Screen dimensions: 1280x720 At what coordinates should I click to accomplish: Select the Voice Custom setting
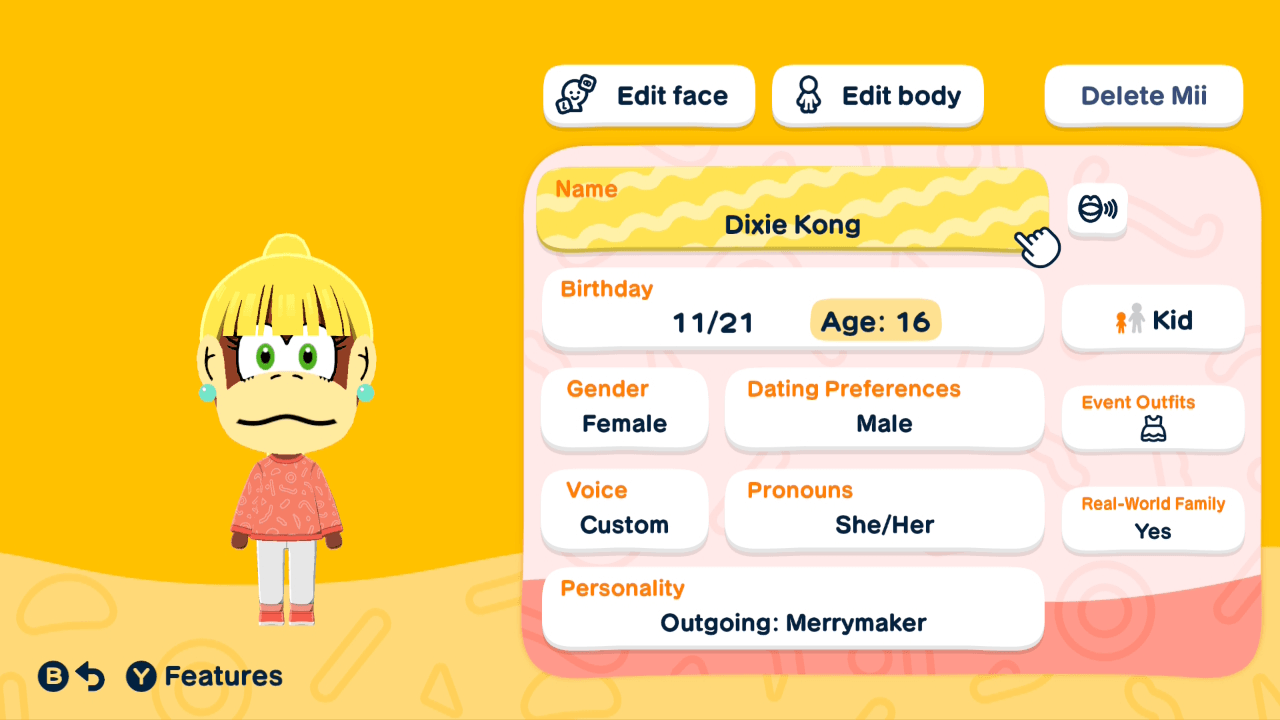coord(624,510)
